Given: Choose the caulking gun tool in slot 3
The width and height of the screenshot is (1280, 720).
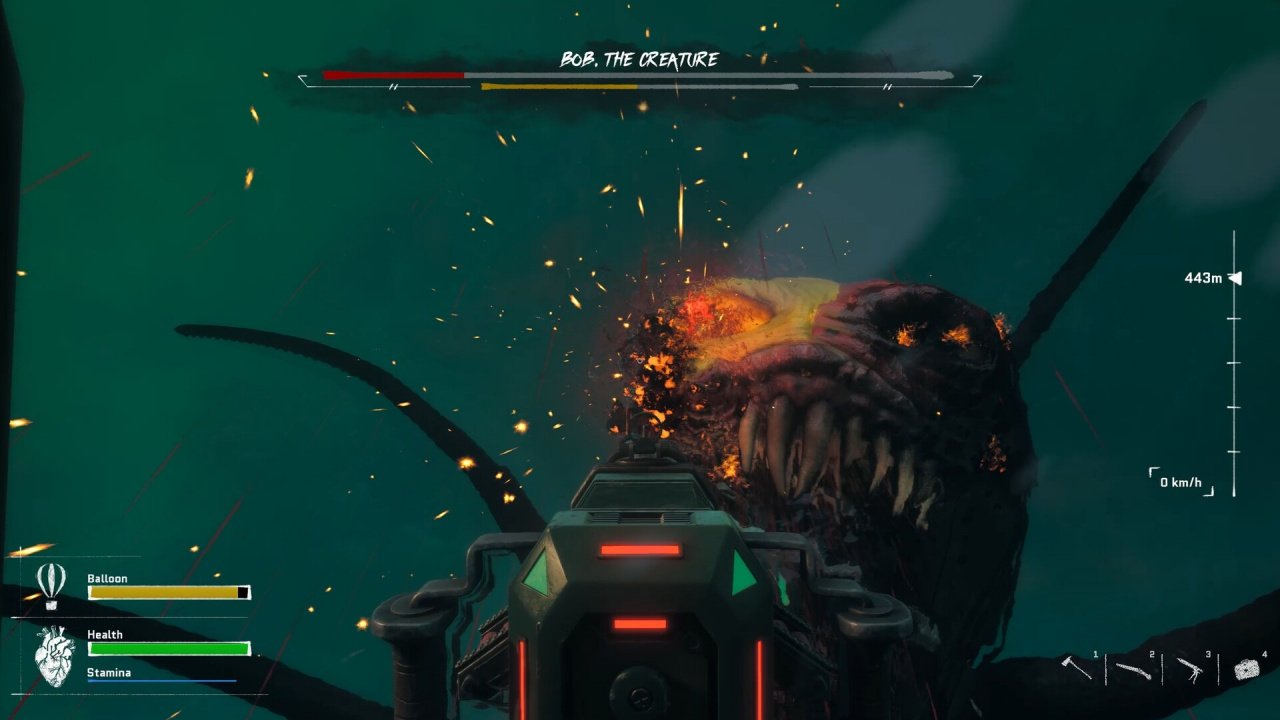Looking at the screenshot, I should click(1190, 669).
